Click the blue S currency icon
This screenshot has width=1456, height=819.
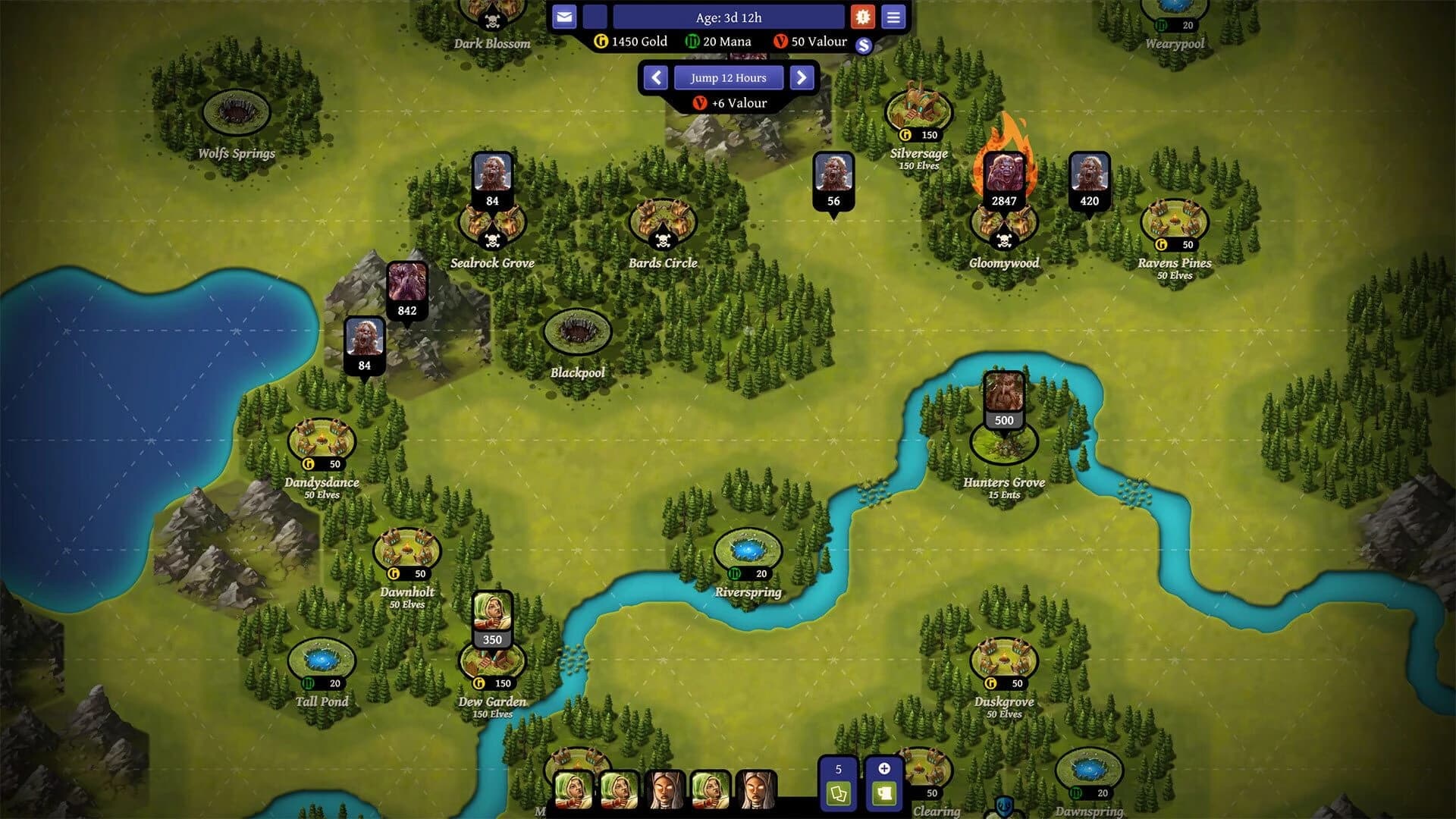click(x=865, y=45)
